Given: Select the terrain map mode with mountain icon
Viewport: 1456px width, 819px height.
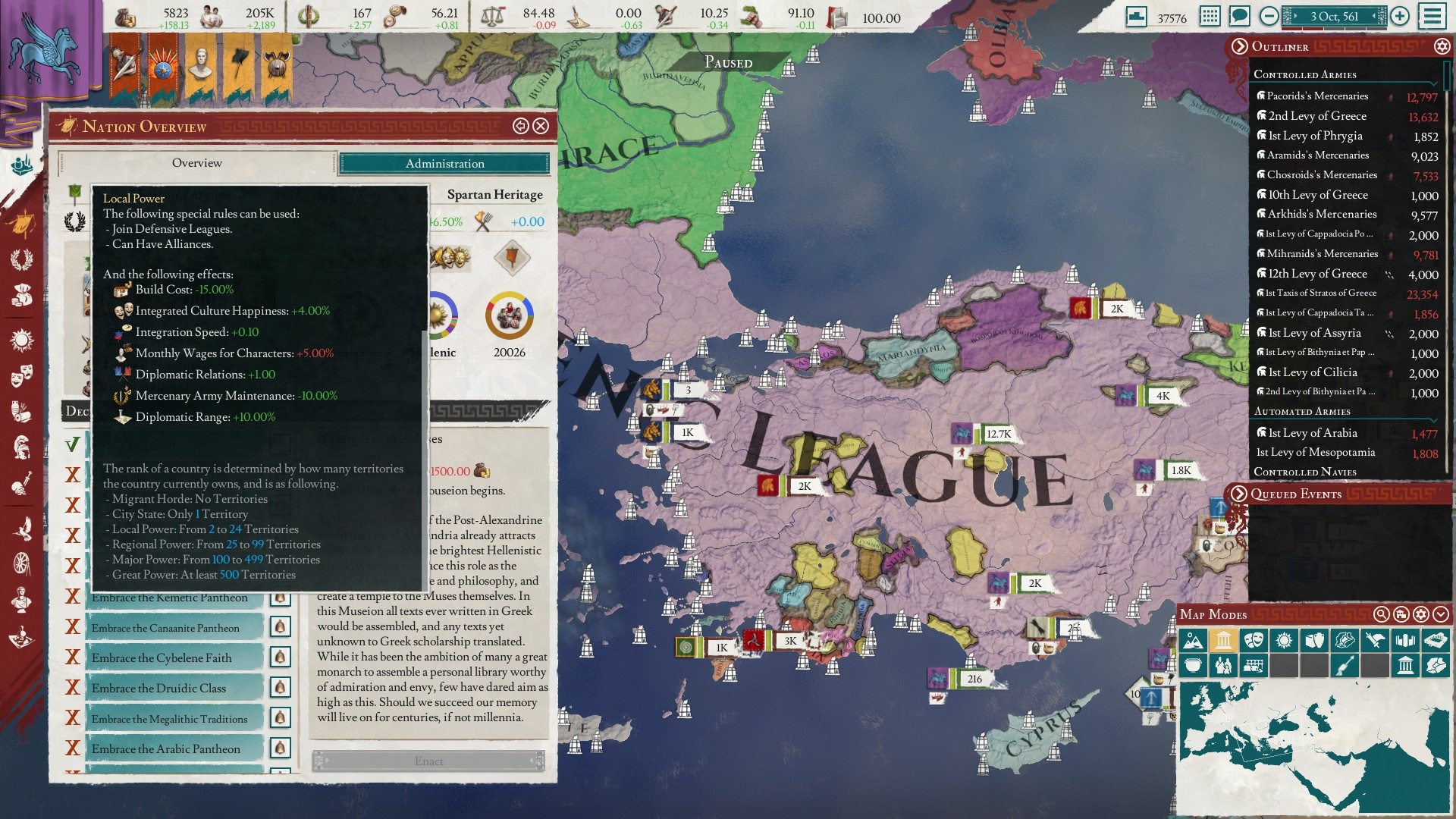Looking at the screenshot, I should [x=1192, y=639].
